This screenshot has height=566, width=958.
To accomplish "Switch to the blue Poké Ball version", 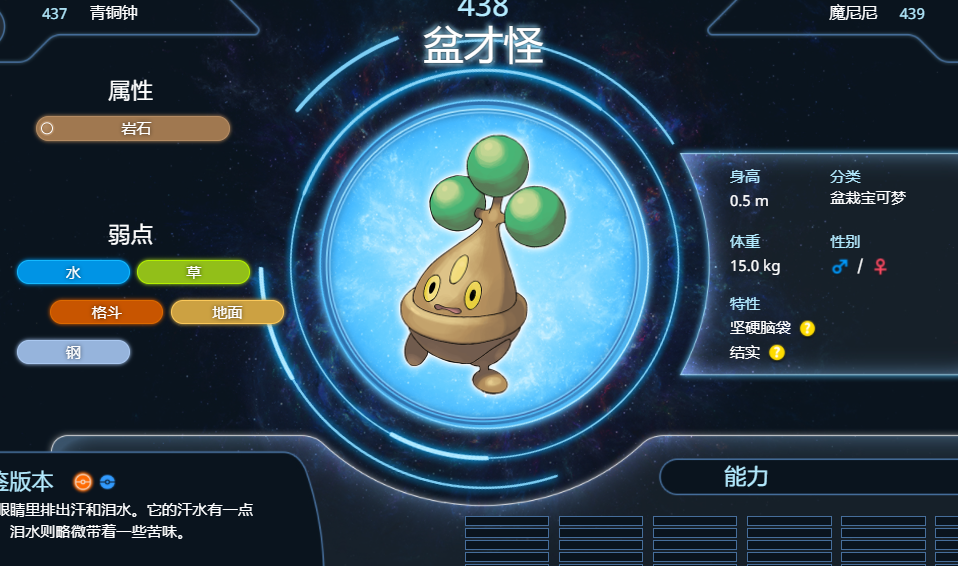I will 108,482.
